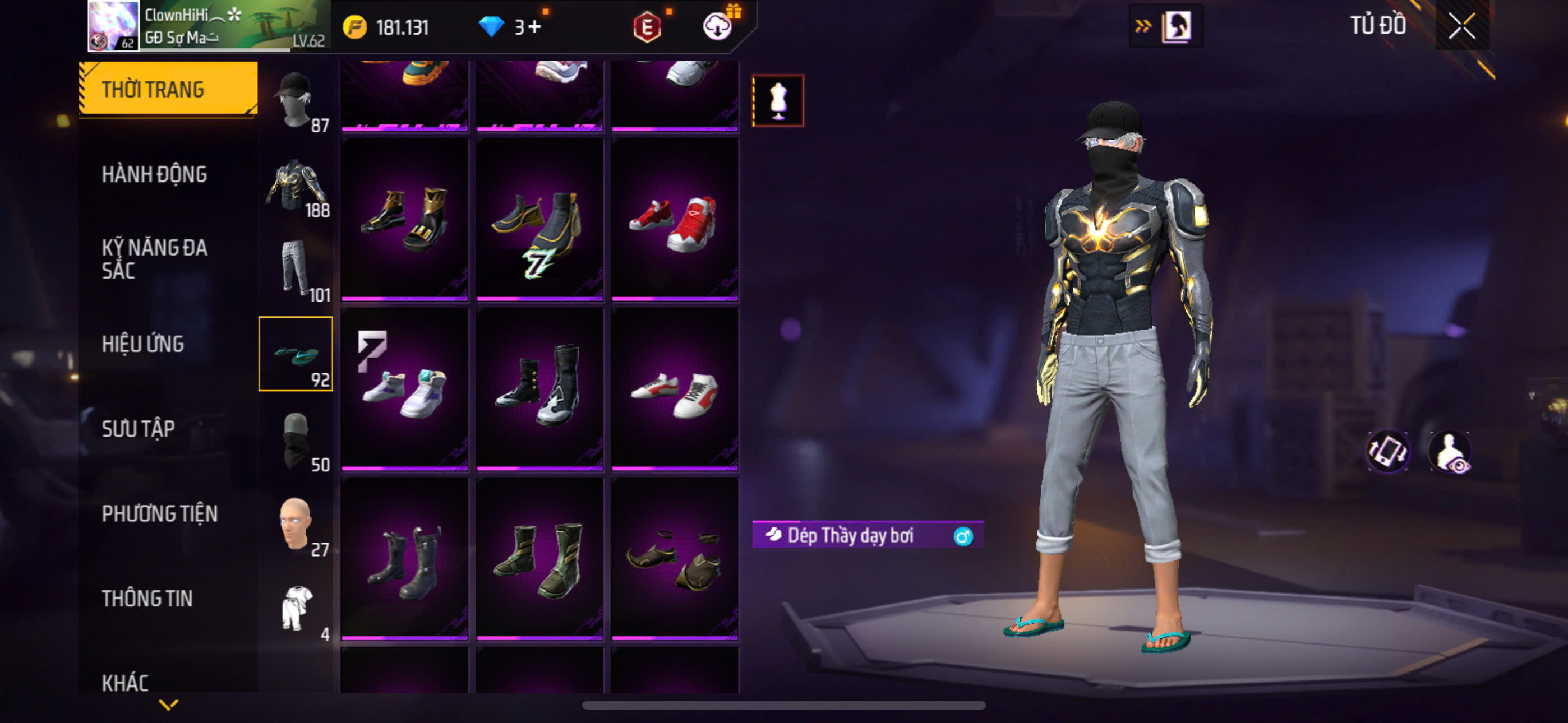
Task: Click the mannequin outfit preset button
Action: pos(777,100)
